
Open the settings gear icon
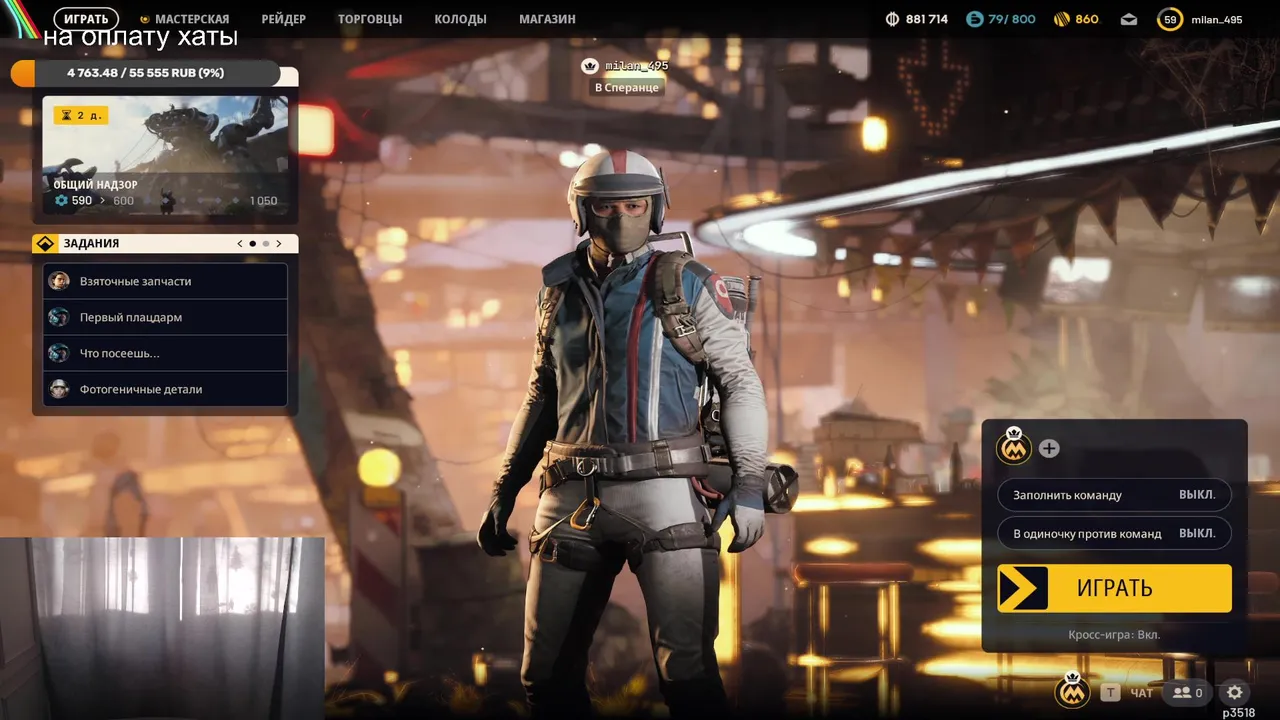1235,692
